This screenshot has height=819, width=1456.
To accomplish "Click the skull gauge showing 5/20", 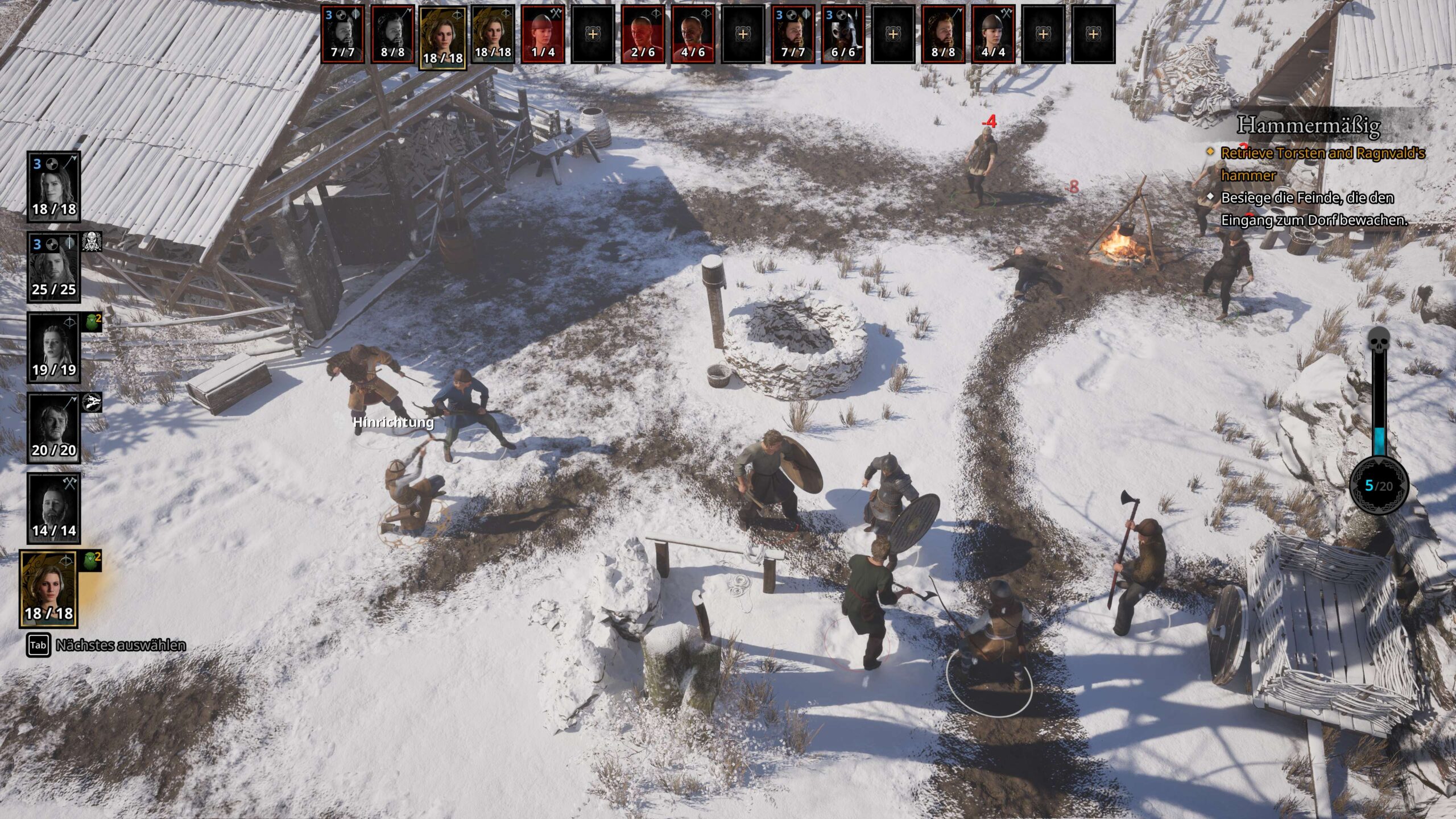I will [1379, 485].
